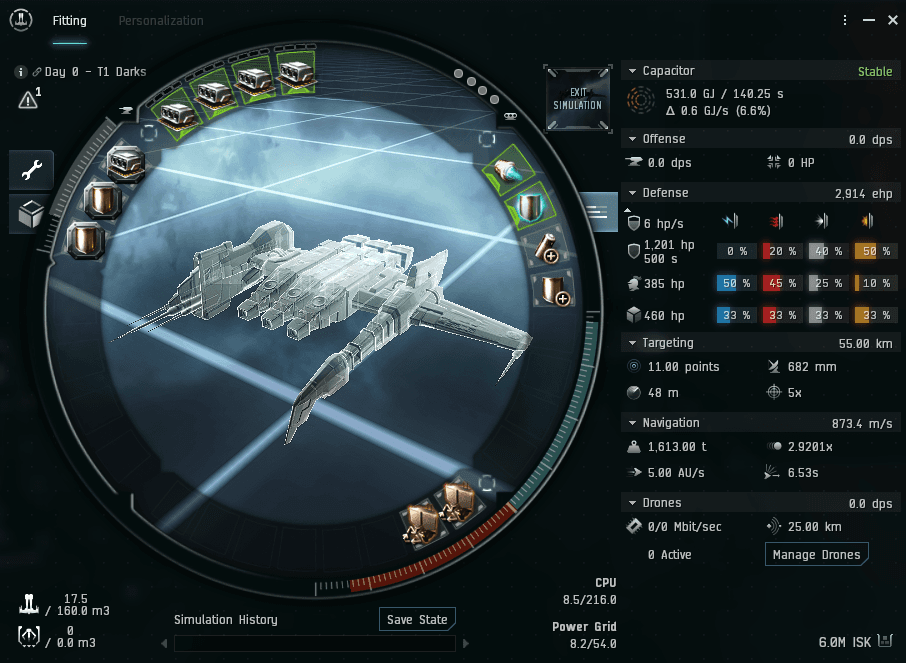Collapse the Offense section header
This screenshot has width=906, height=663.
(630, 139)
